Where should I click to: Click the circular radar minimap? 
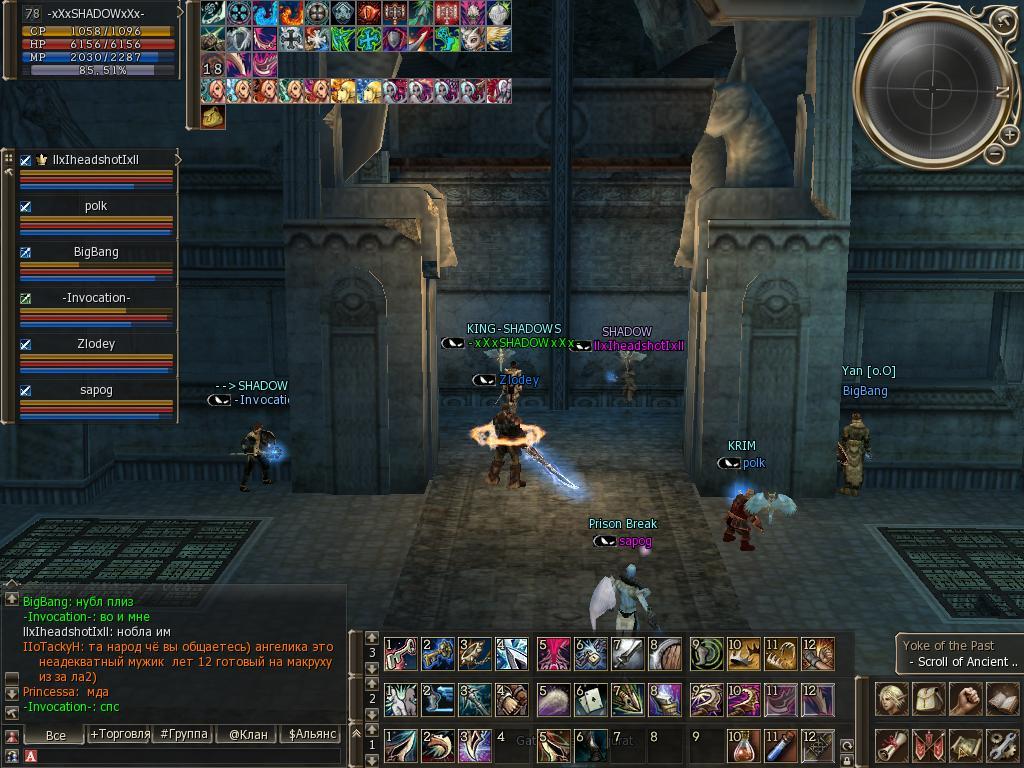[x=923, y=87]
